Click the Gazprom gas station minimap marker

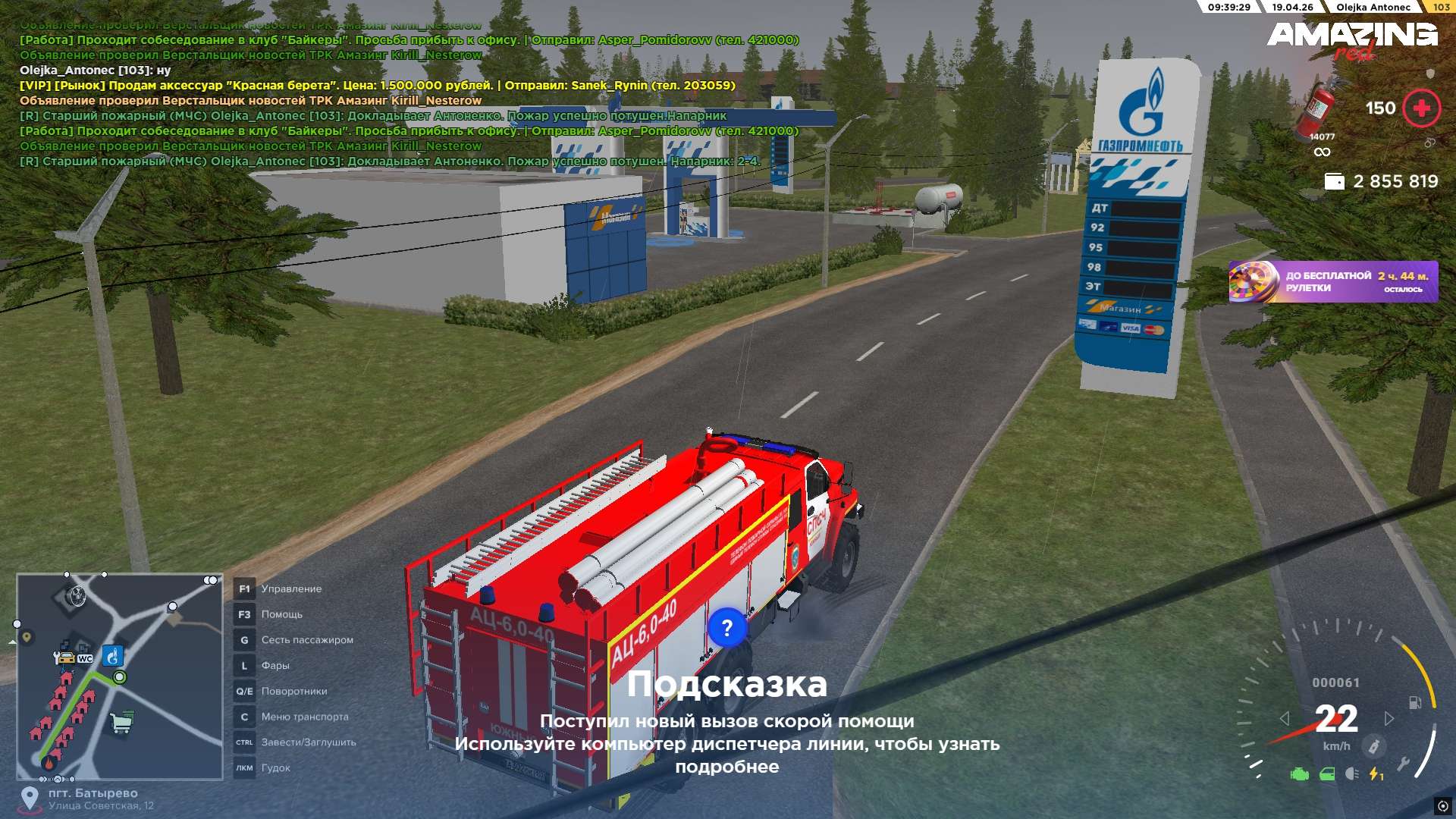tap(112, 654)
